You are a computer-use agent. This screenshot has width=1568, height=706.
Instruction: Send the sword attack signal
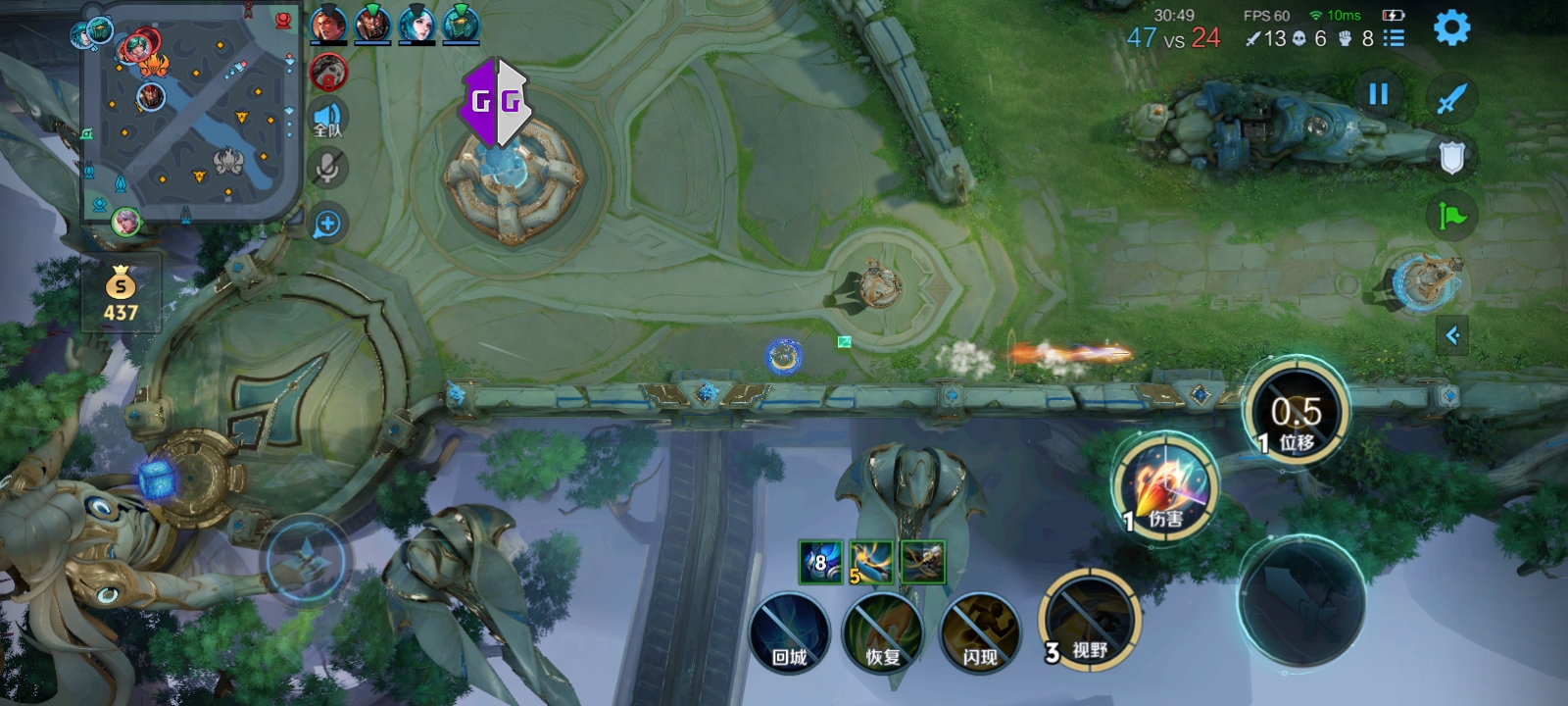[1451, 98]
